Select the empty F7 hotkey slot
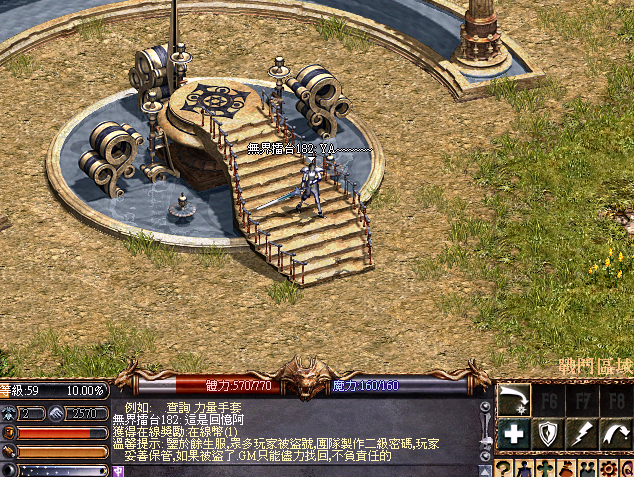The width and height of the screenshot is (634, 477). 582,401
